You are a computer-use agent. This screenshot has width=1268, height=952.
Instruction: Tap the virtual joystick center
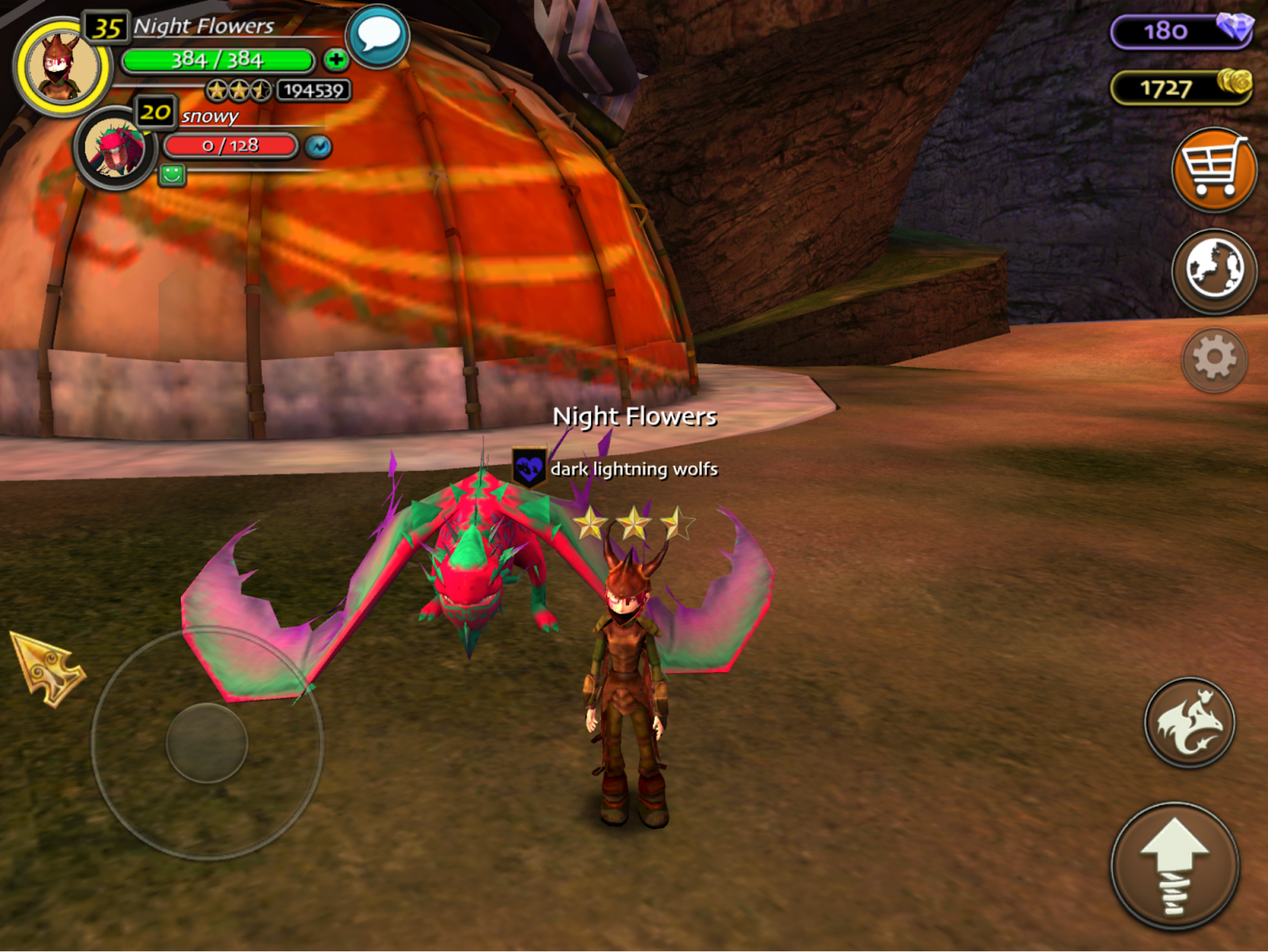click(x=207, y=743)
